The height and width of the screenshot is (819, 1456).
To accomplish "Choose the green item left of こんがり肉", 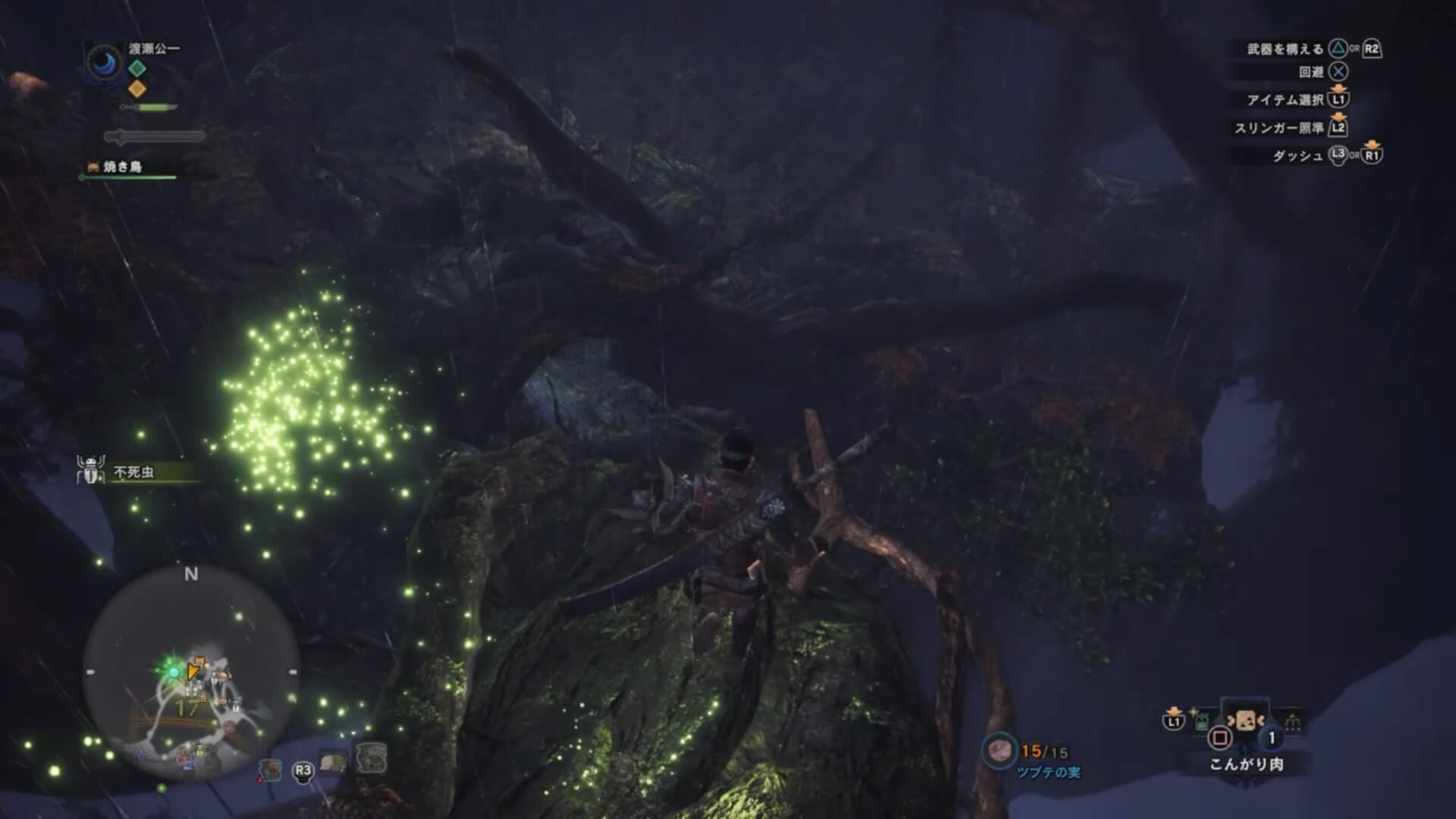I will [1203, 721].
